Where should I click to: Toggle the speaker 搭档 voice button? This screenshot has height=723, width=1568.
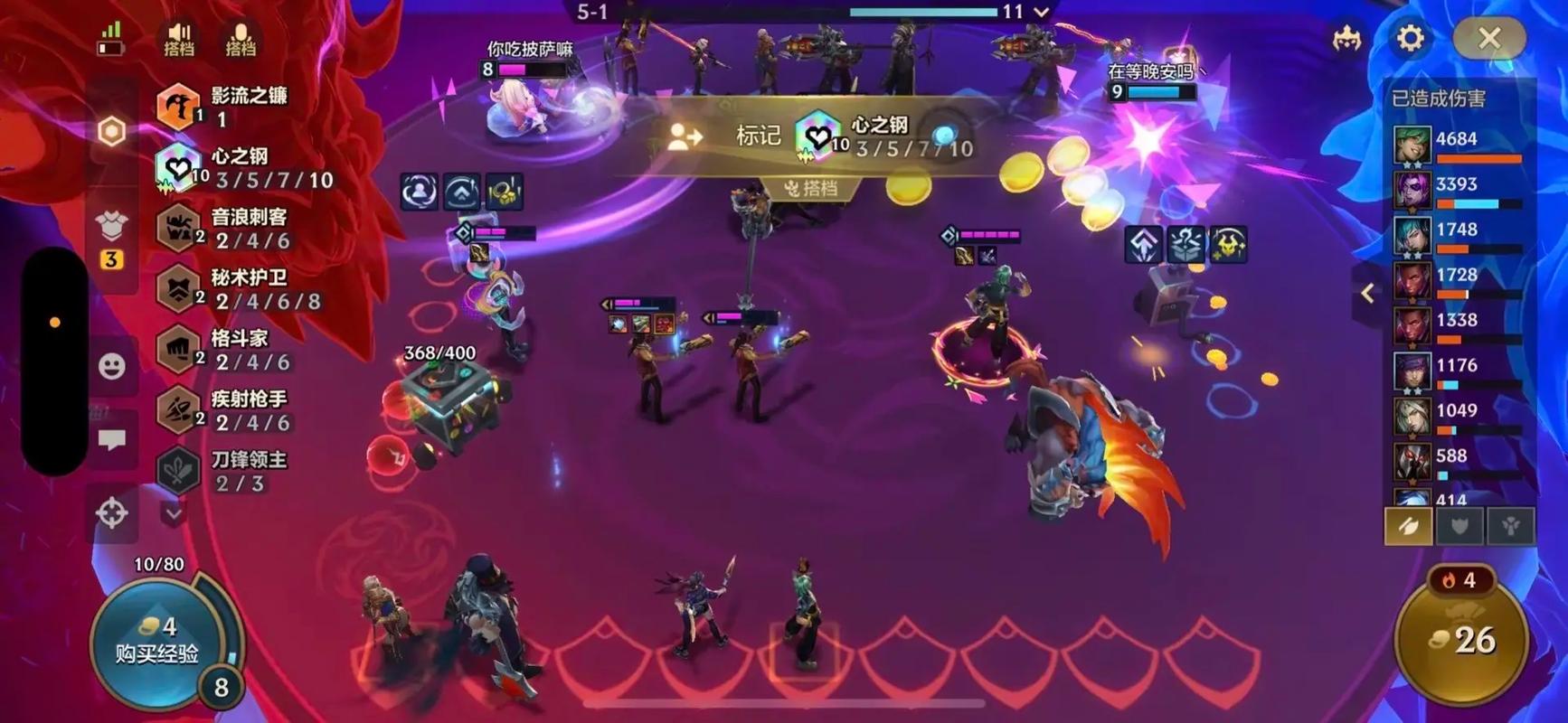179,40
